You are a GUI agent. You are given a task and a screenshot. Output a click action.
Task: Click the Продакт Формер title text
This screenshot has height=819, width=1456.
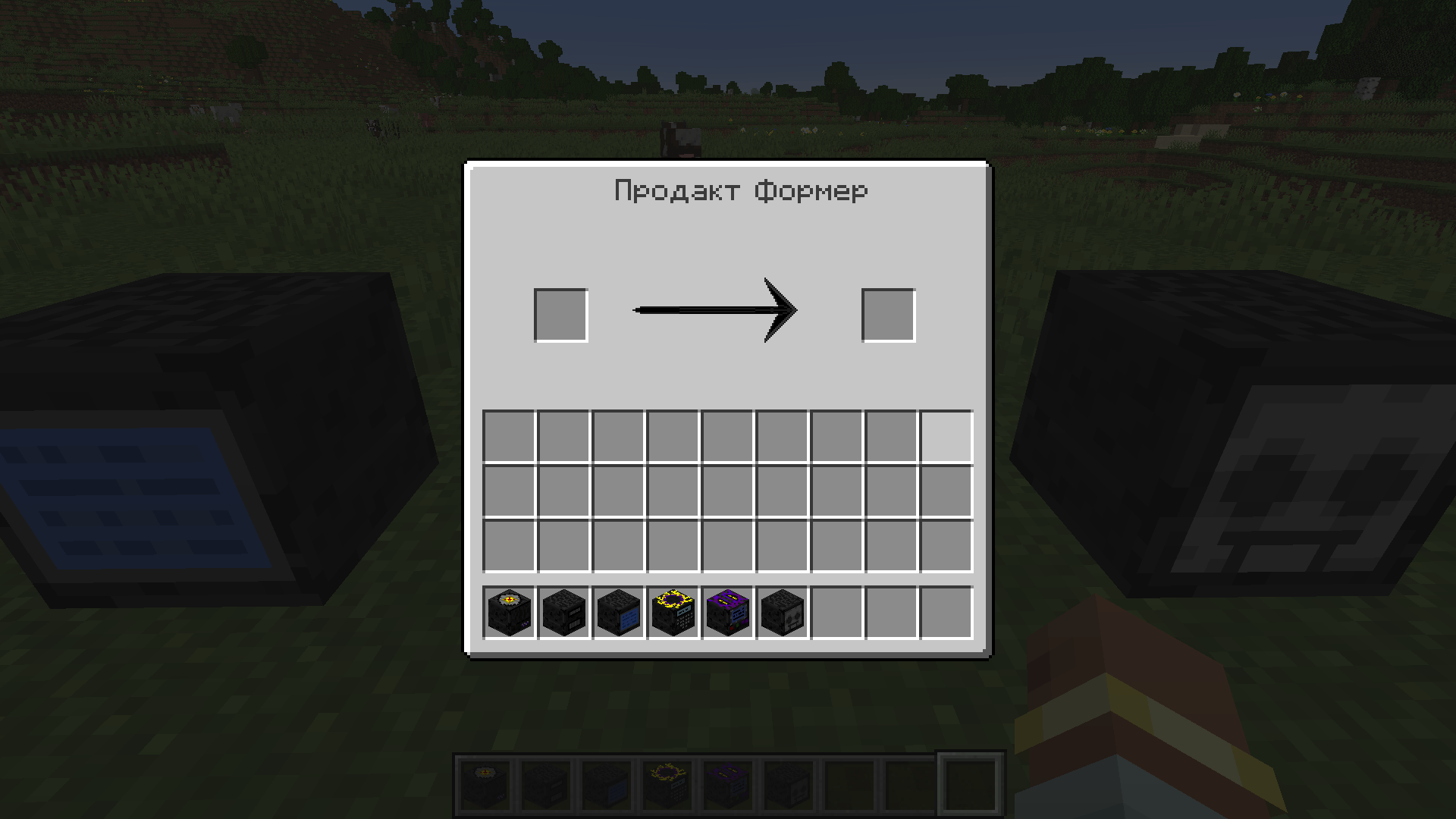click(x=741, y=191)
